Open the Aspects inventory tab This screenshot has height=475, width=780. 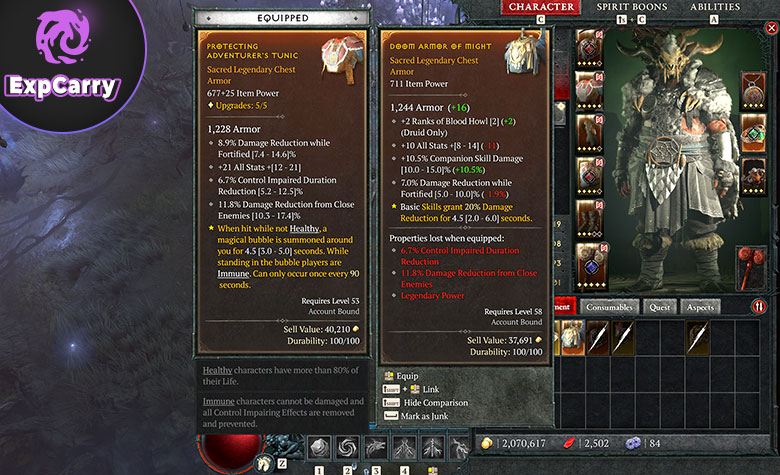tap(701, 307)
